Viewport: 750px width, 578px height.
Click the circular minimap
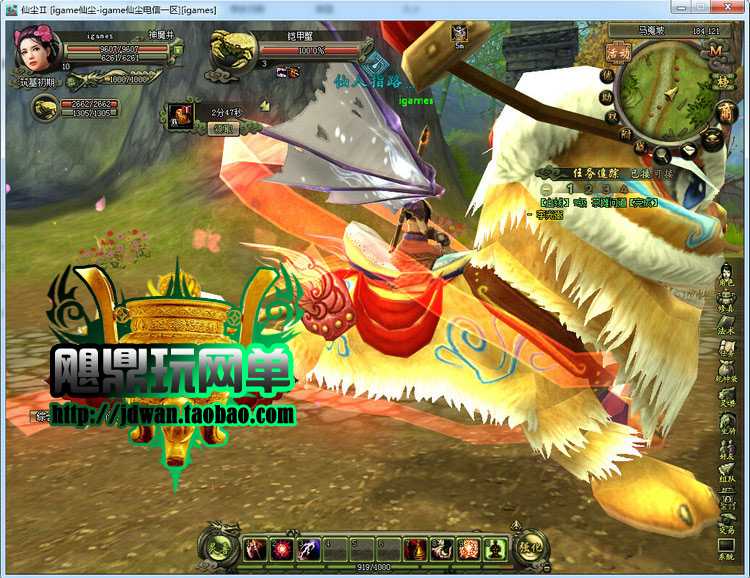pos(670,93)
